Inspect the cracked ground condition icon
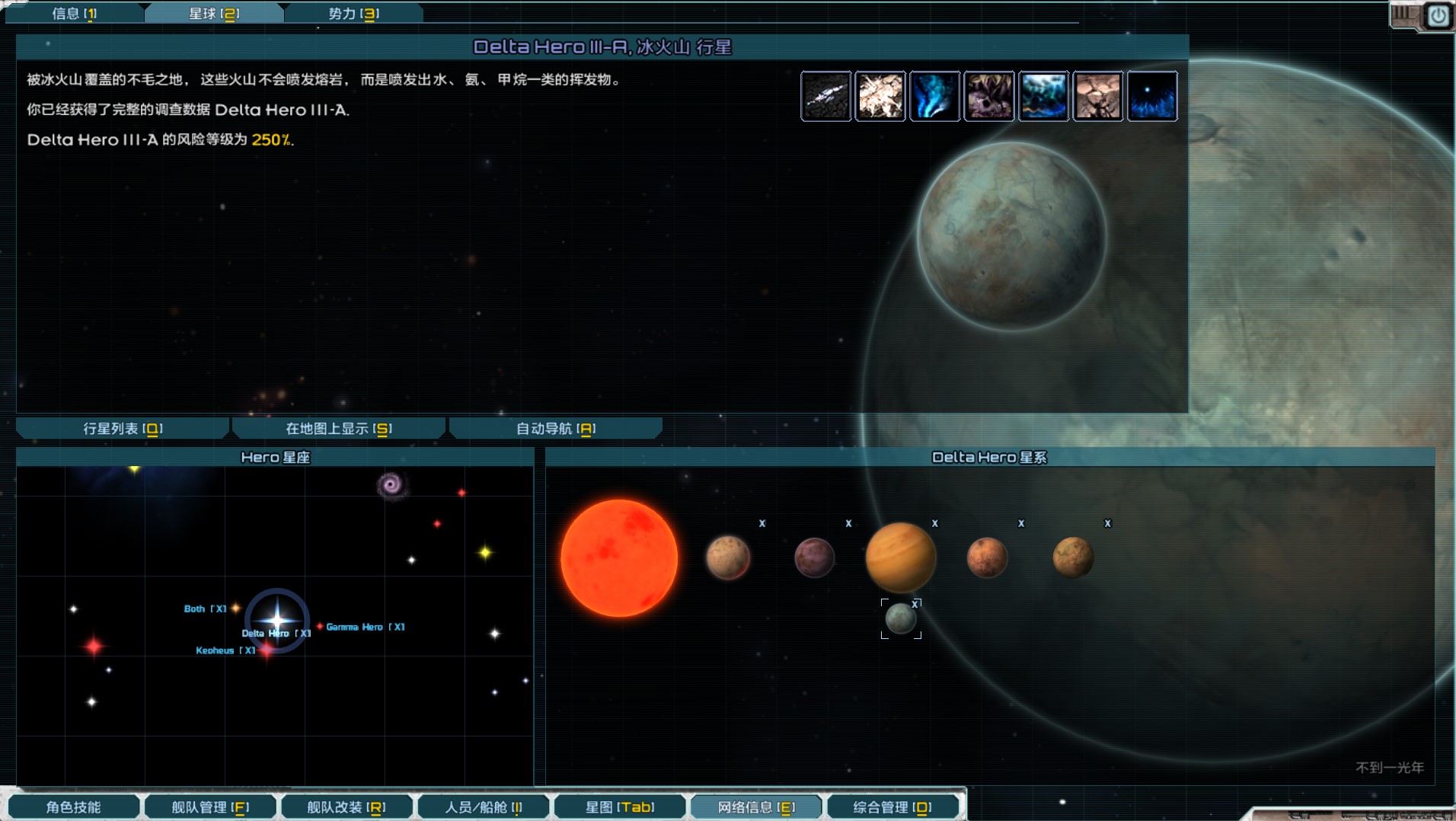This screenshot has height=821, width=1456. (x=1097, y=96)
